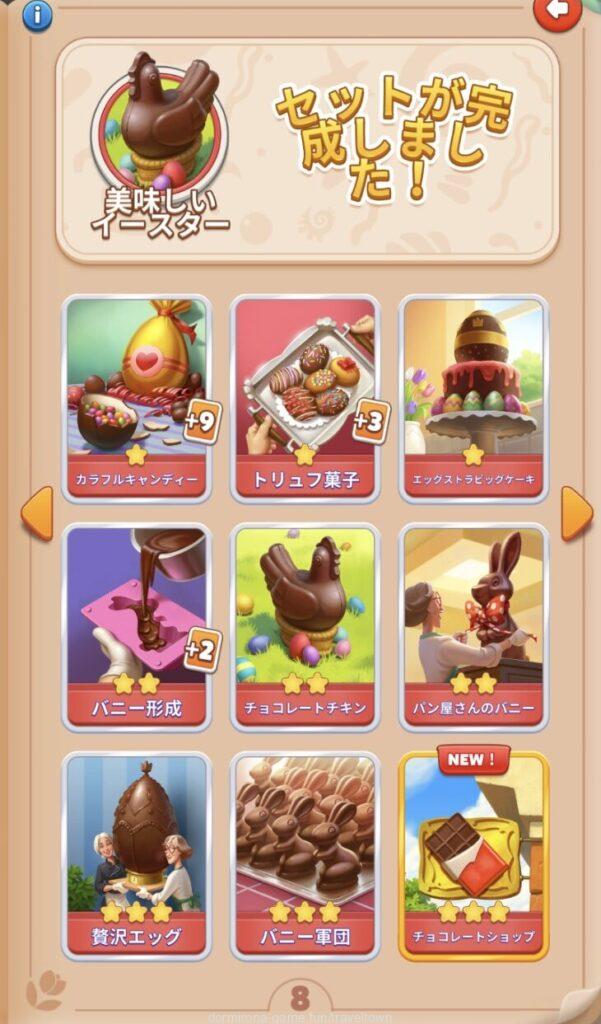Click the blue info button
This screenshot has width=601, height=1024.
tap(37, 14)
